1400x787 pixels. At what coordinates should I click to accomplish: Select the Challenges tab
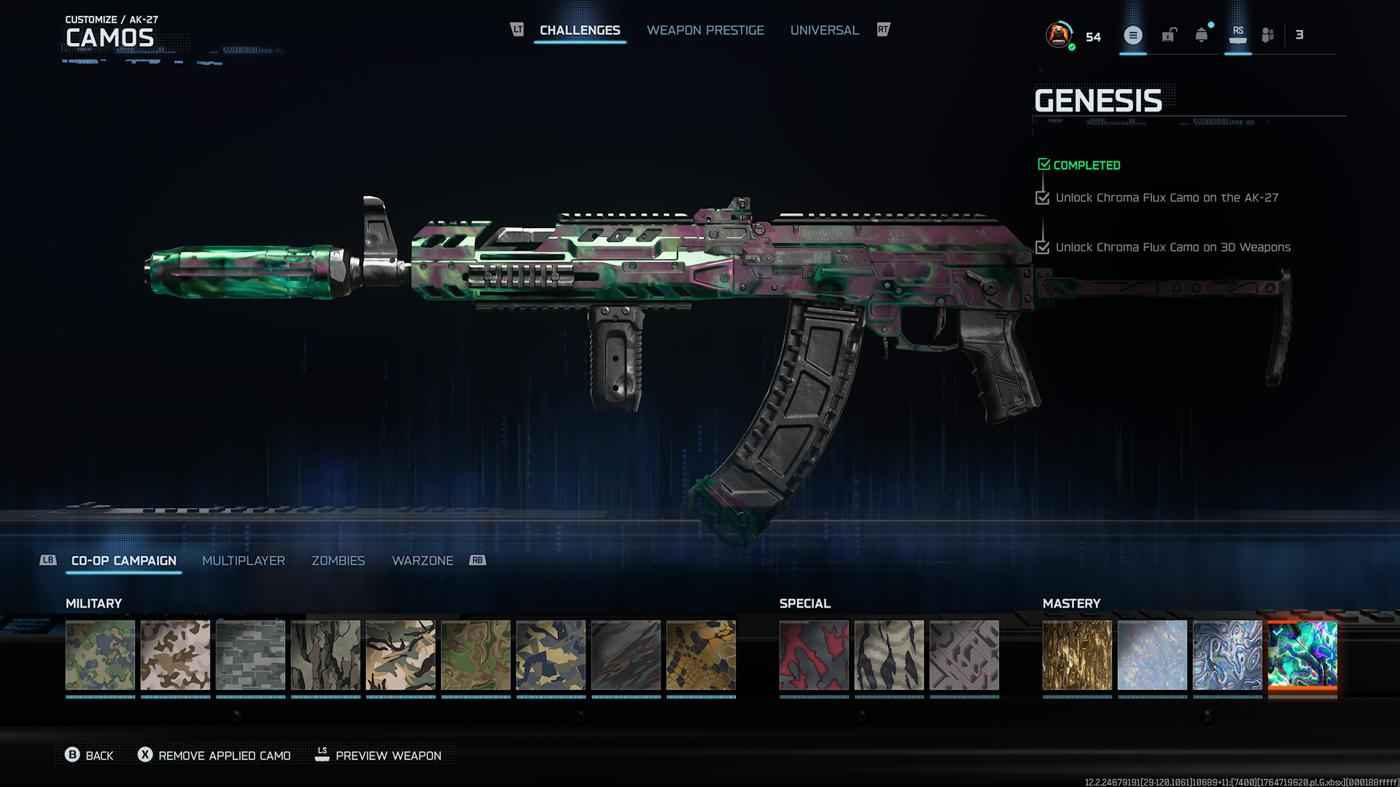pyautogui.click(x=580, y=30)
